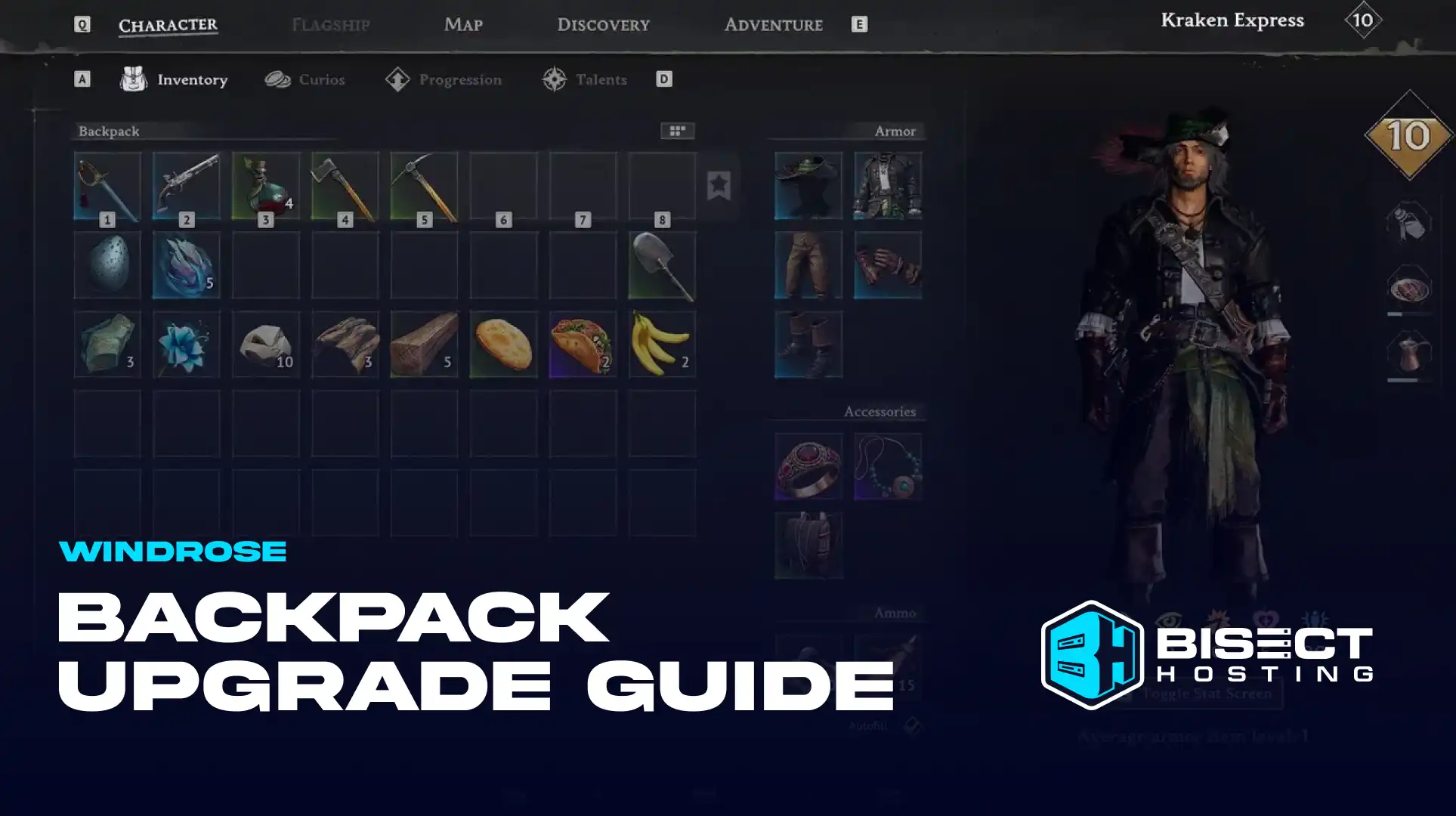Expand the Accessories section
This screenshot has height=816, width=1456.
point(879,410)
